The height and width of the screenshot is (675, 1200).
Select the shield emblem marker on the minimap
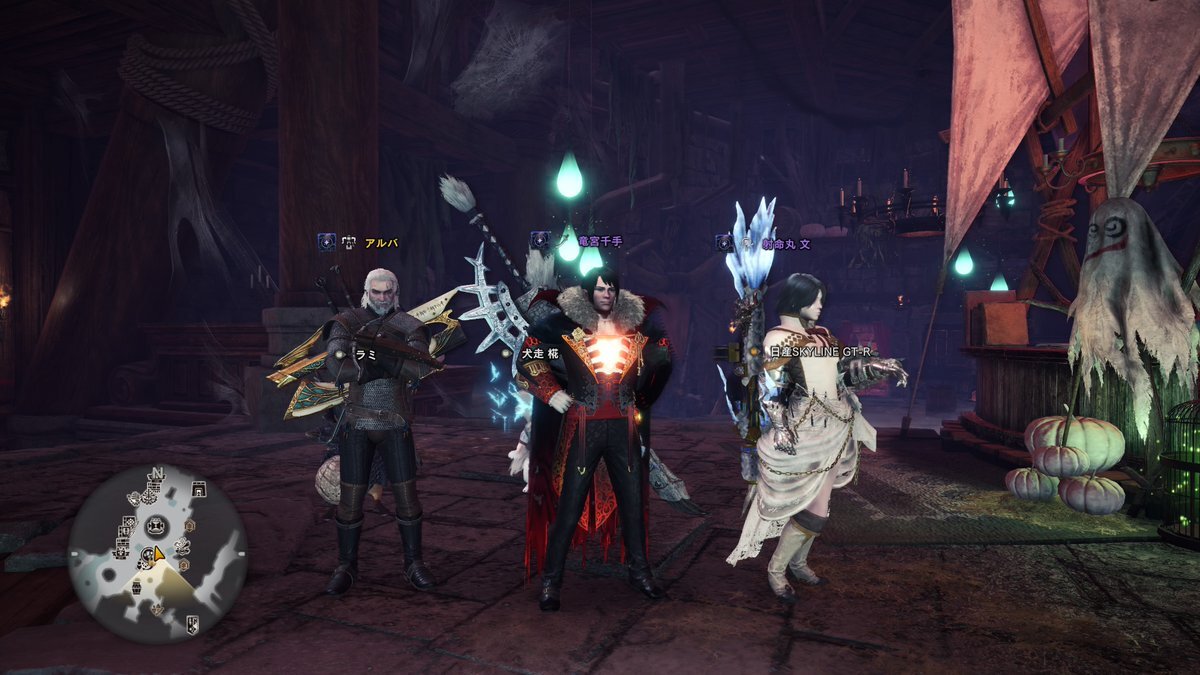pyautogui.click(x=192, y=625)
